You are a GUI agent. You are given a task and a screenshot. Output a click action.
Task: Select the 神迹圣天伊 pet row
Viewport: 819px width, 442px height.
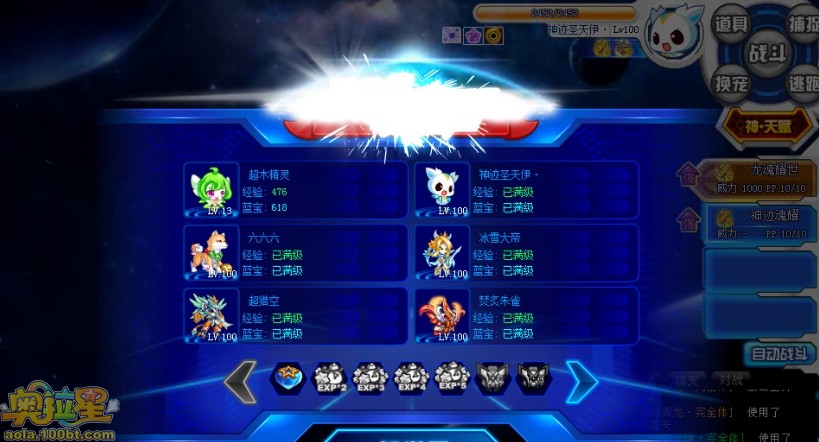[x=526, y=189]
